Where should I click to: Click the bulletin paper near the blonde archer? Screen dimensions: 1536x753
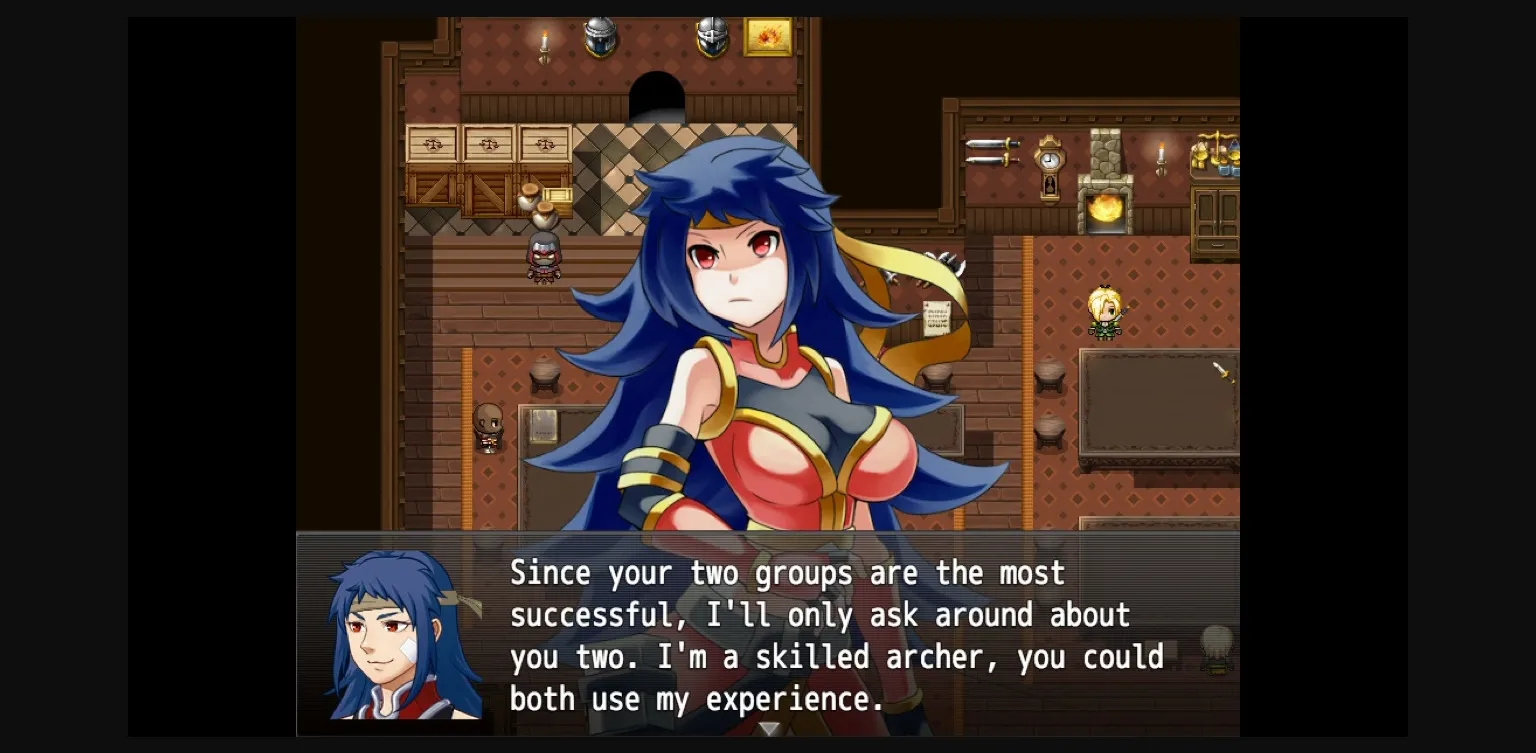pos(936,317)
